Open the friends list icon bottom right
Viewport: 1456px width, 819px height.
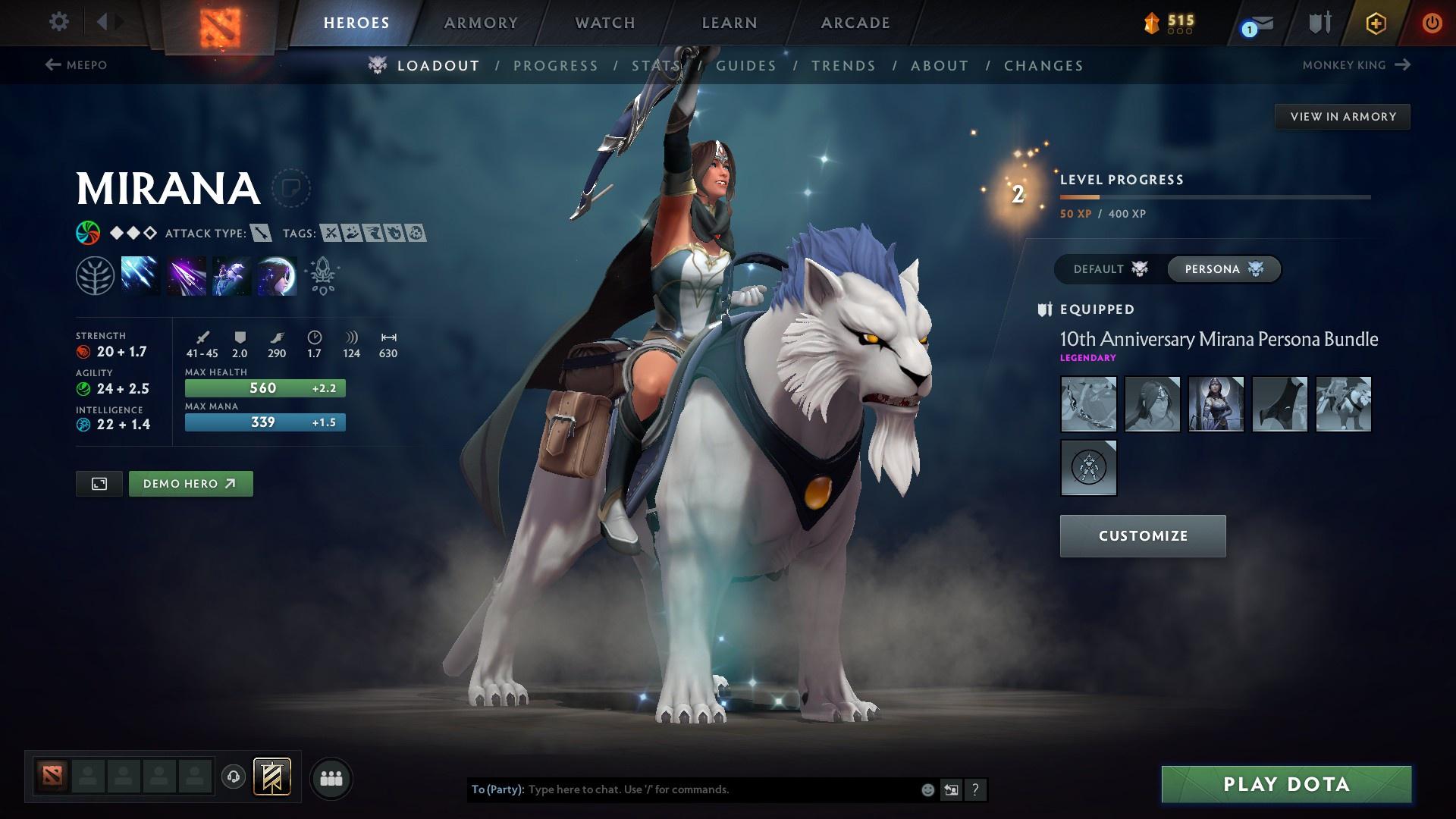(x=331, y=777)
